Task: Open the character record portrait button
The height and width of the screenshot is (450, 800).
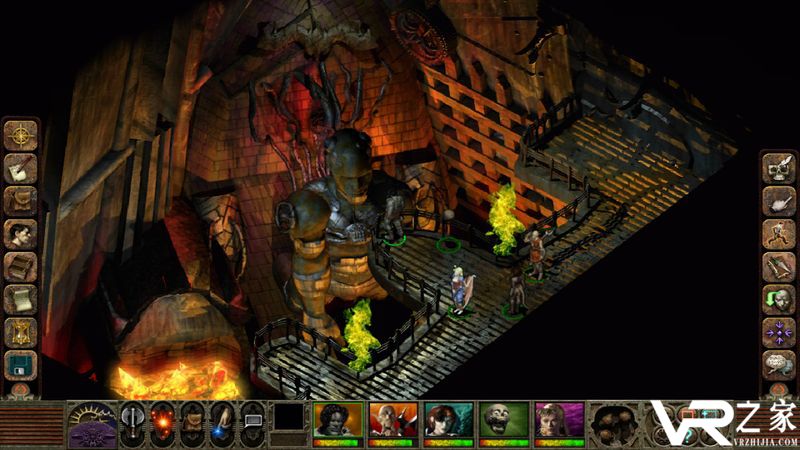Action: (20, 234)
